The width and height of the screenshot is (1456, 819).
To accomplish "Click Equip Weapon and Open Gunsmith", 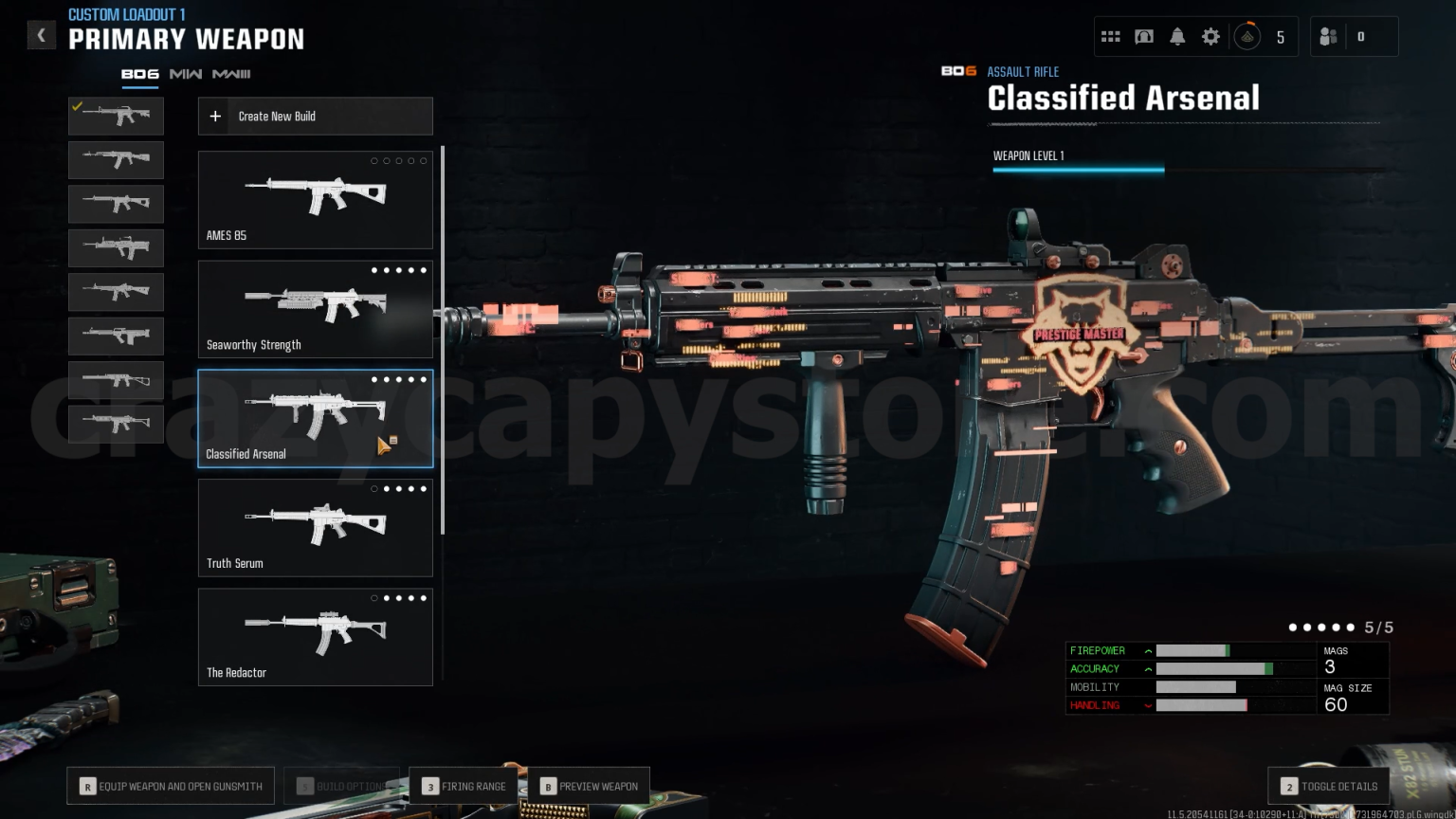I will point(171,785).
